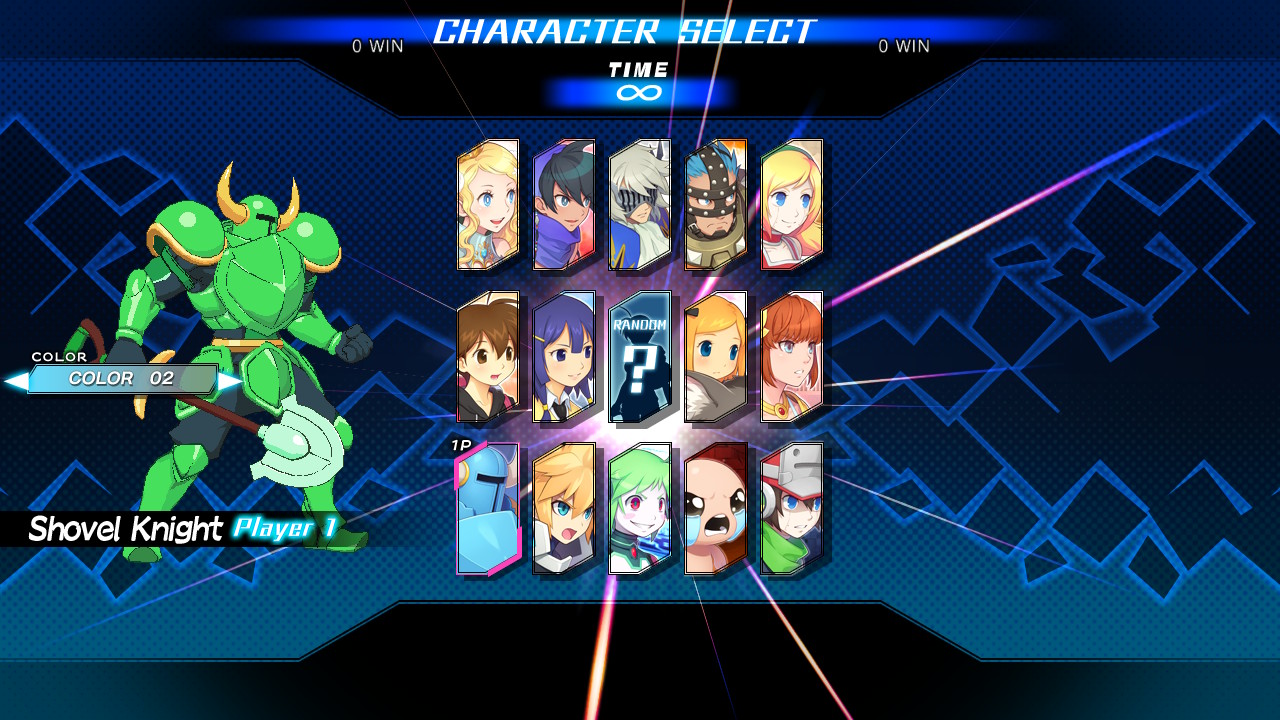Select the Shovel Knight portrait tile
Viewport: 1280px width, 720px height.
(488, 509)
